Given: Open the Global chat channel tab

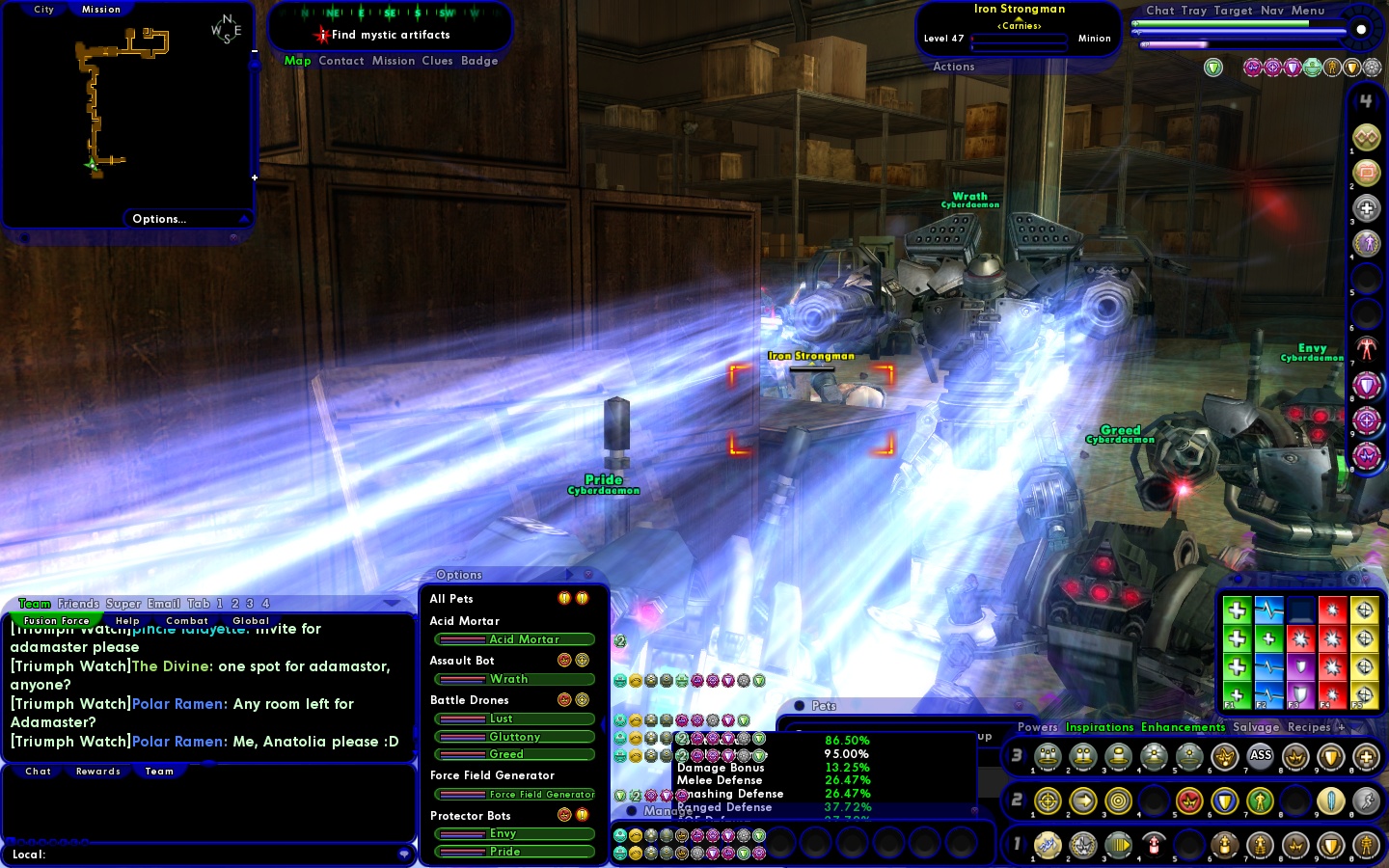Looking at the screenshot, I should 251,621.
